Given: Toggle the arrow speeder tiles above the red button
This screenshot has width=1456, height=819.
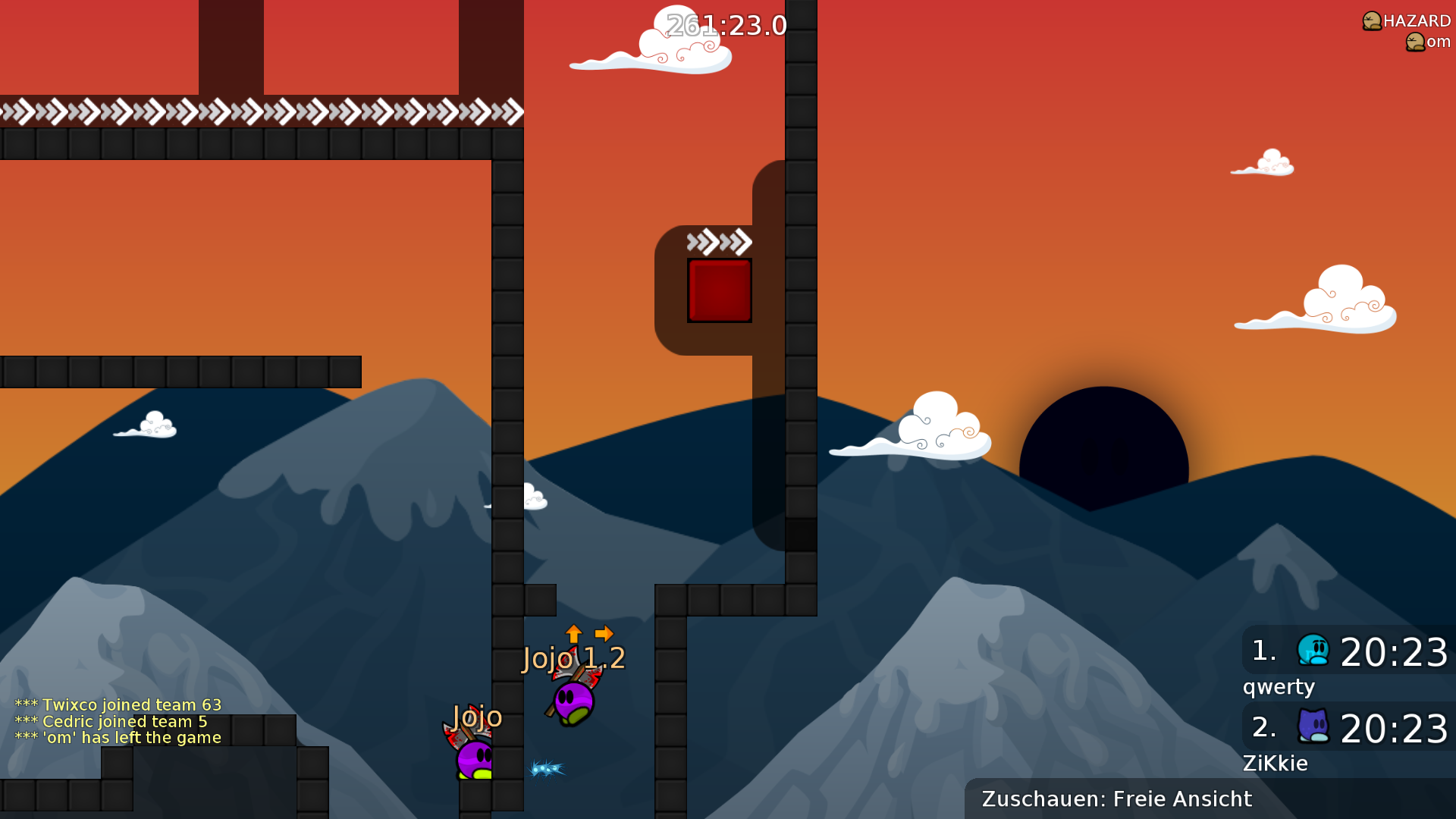Looking at the screenshot, I should [x=718, y=241].
